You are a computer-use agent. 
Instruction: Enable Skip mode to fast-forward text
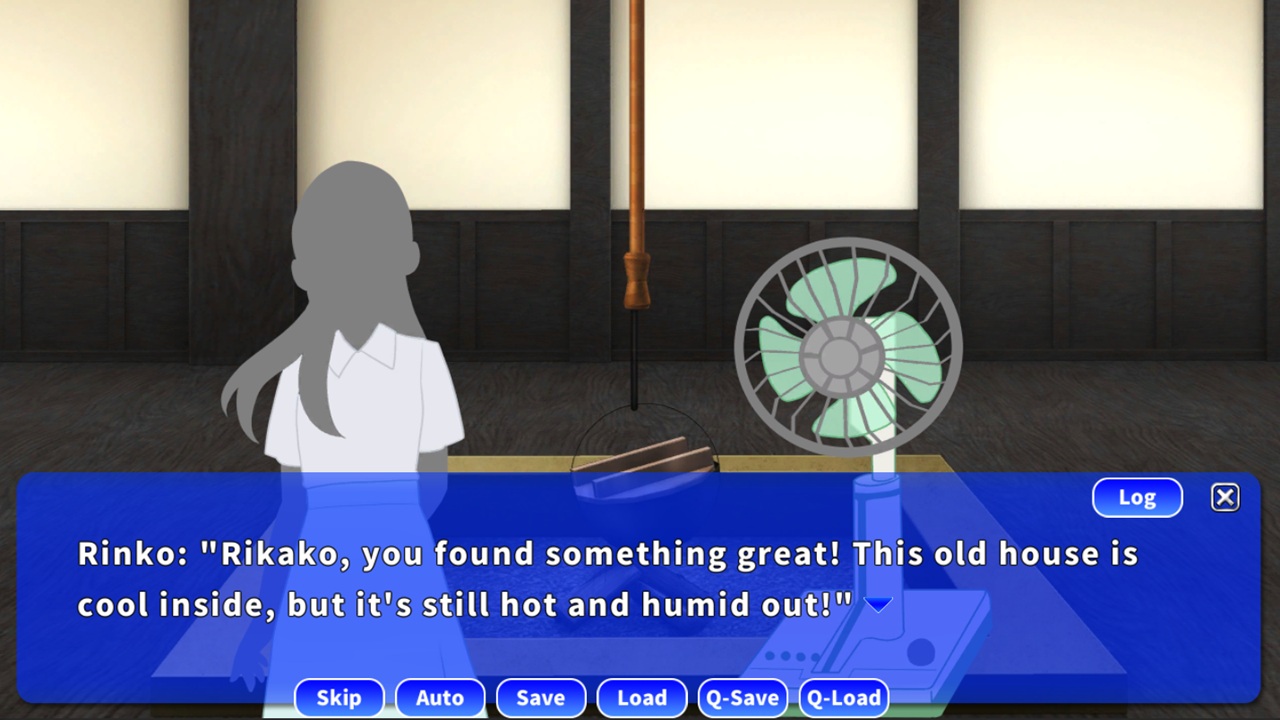[x=339, y=698]
